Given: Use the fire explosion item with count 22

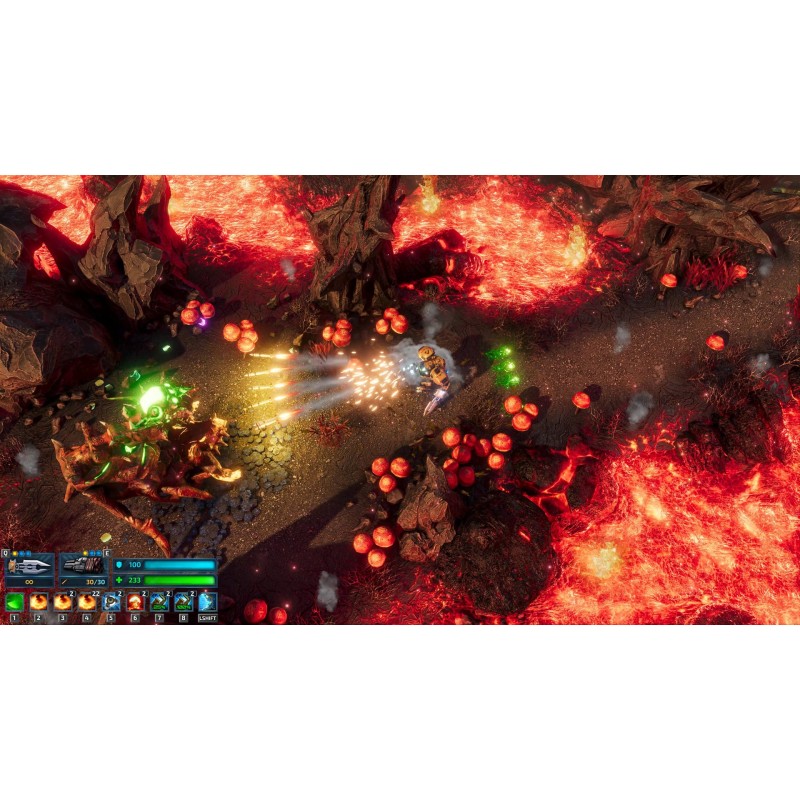Looking at the screenshot, I should tap(87, 602).
